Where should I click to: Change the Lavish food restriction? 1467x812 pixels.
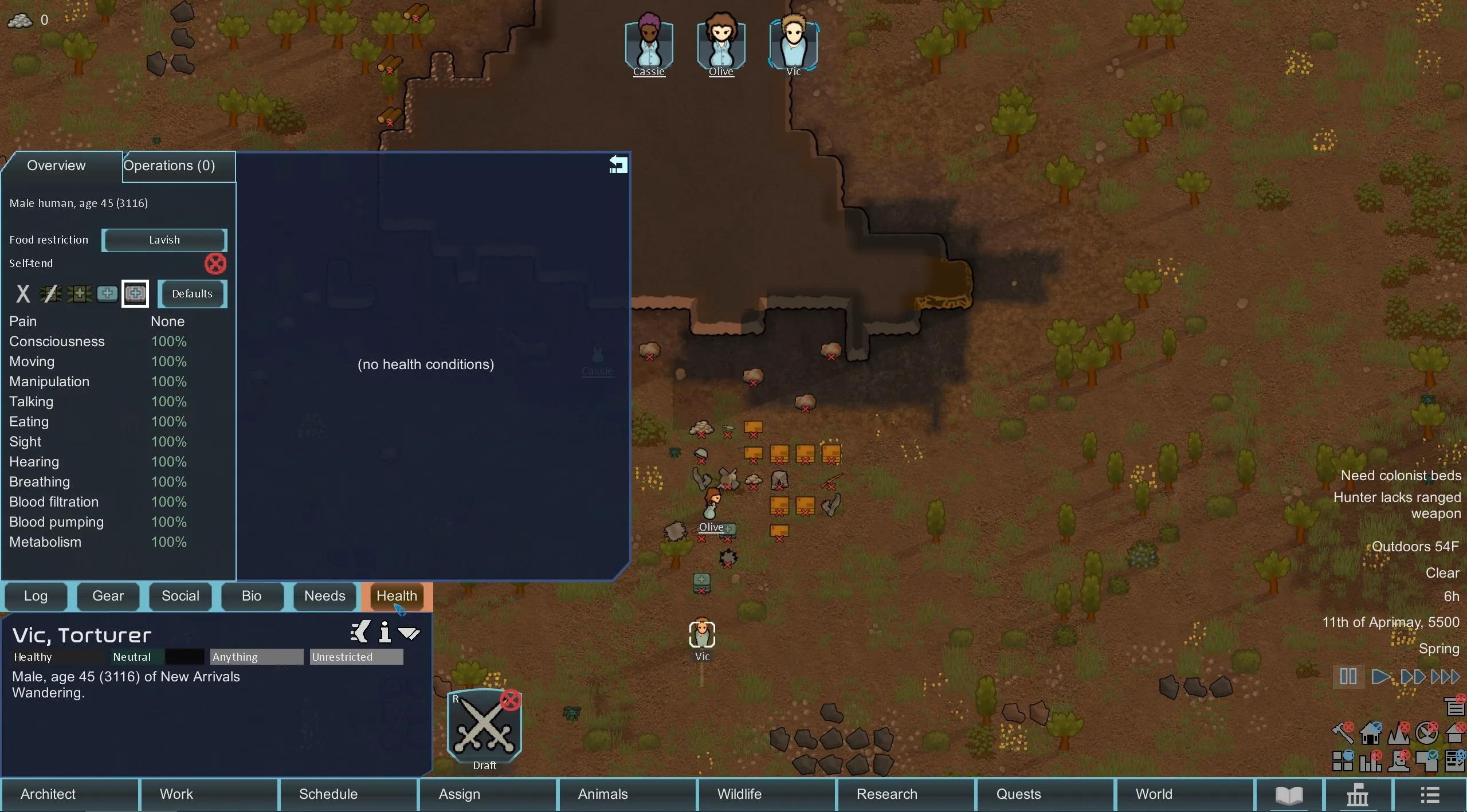[164, 240]
